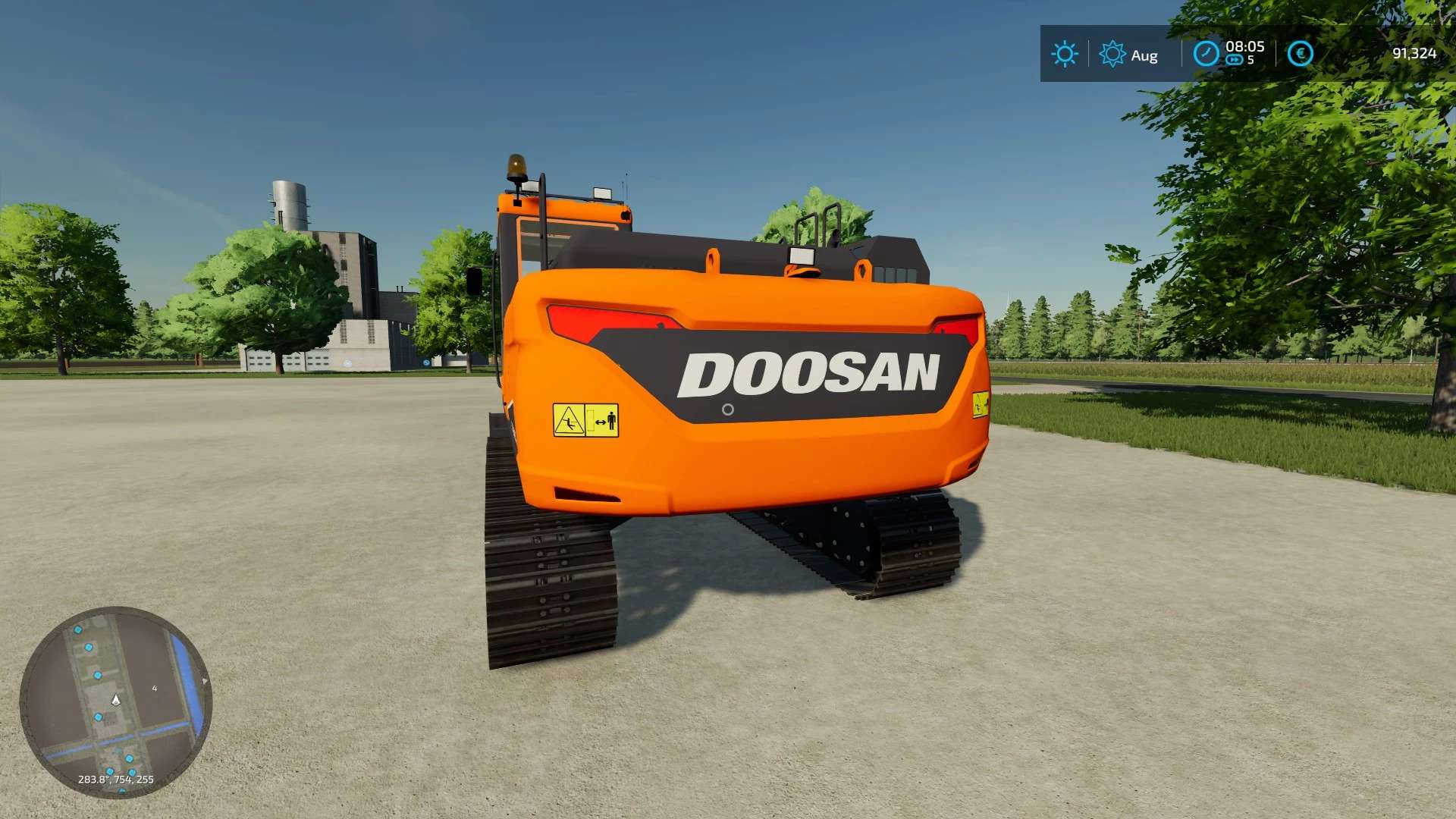Click the sunny weather icon

tap(1064, 54)
